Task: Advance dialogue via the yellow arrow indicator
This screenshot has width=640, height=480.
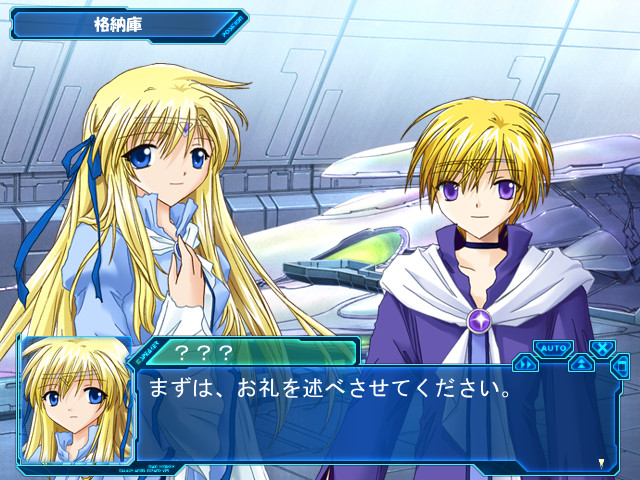Action: 600,462
